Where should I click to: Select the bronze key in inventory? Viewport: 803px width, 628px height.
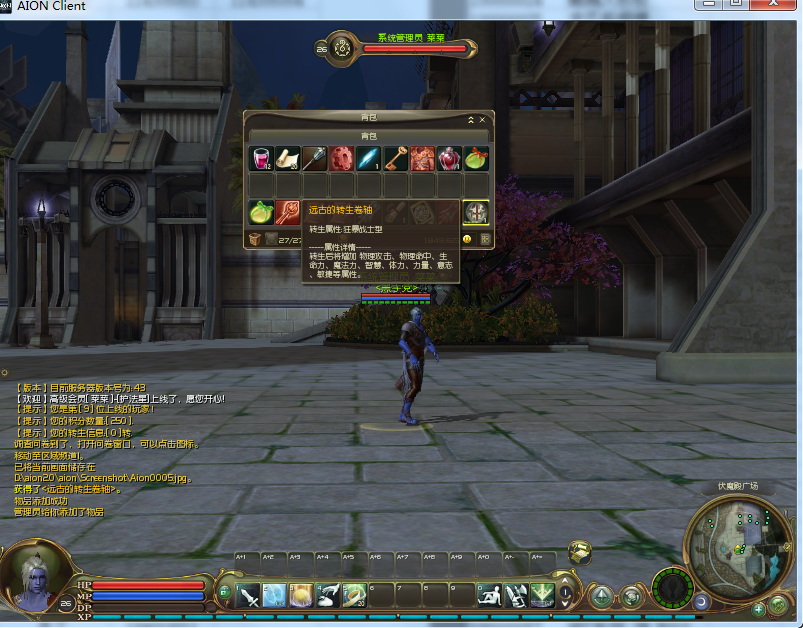[396, 158]
